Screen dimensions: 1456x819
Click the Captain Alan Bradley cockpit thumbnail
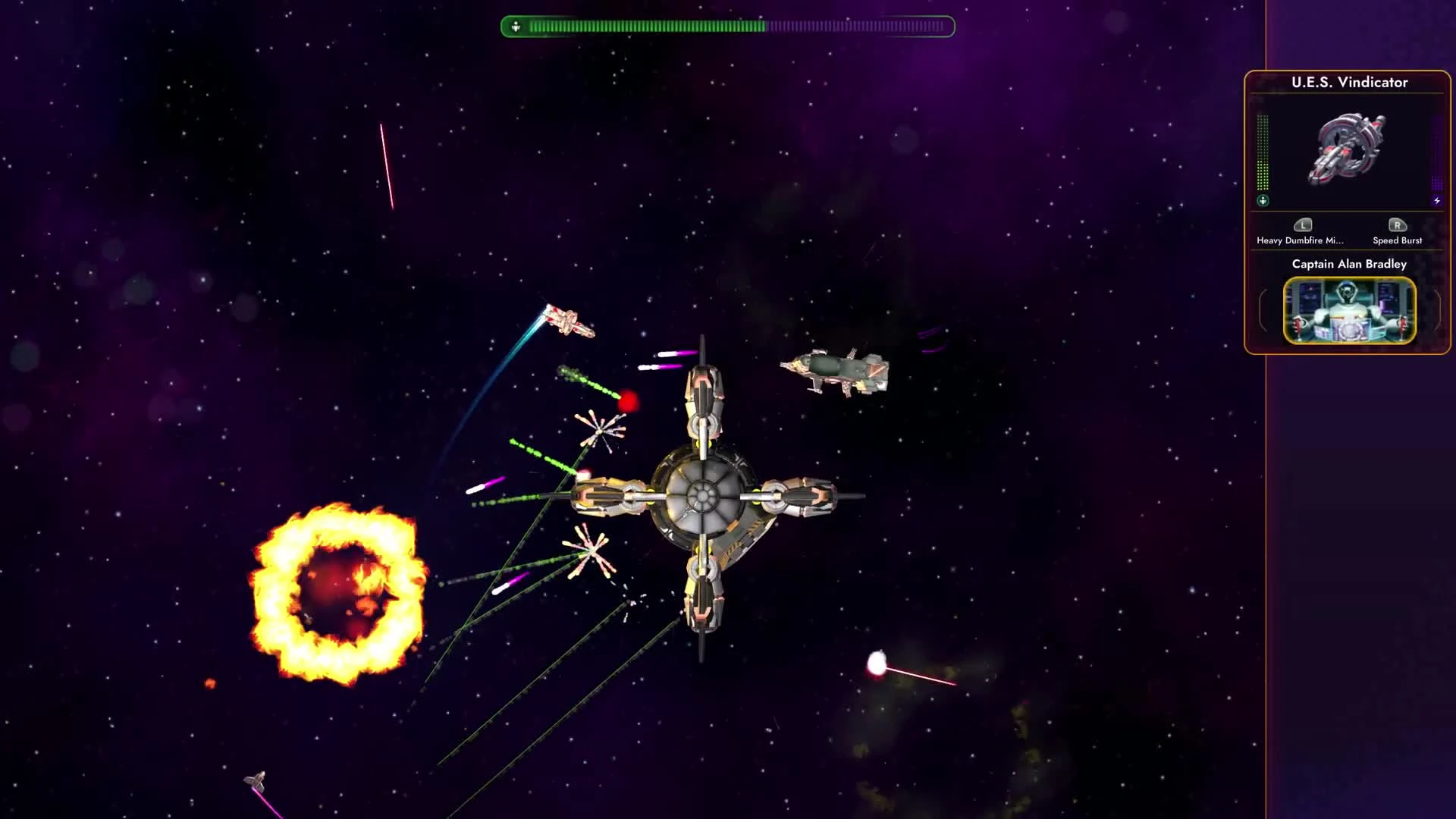pyautogui.click(x=1349, y=311)
